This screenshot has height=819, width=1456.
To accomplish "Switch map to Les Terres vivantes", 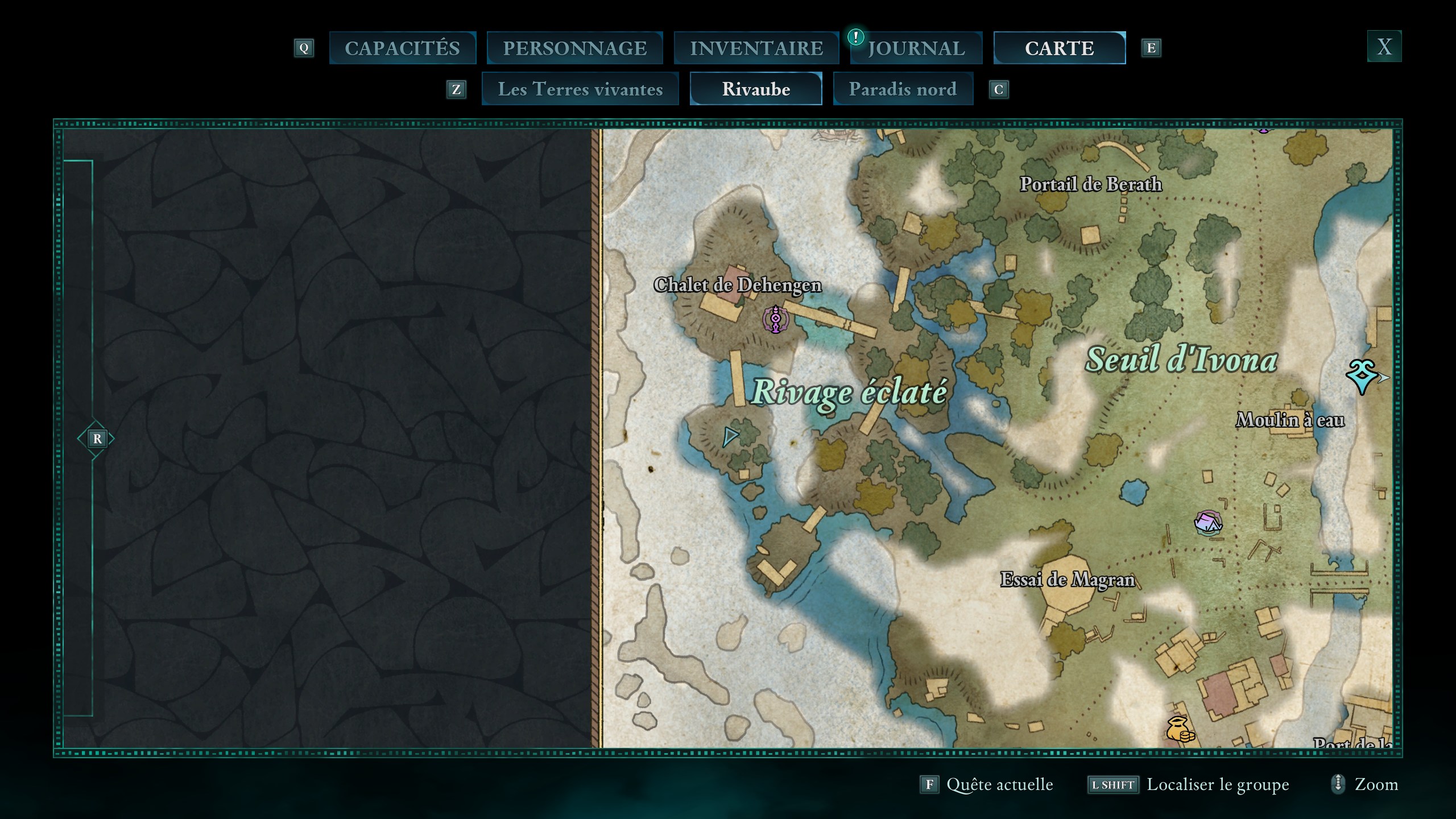I will pos(580,89).
